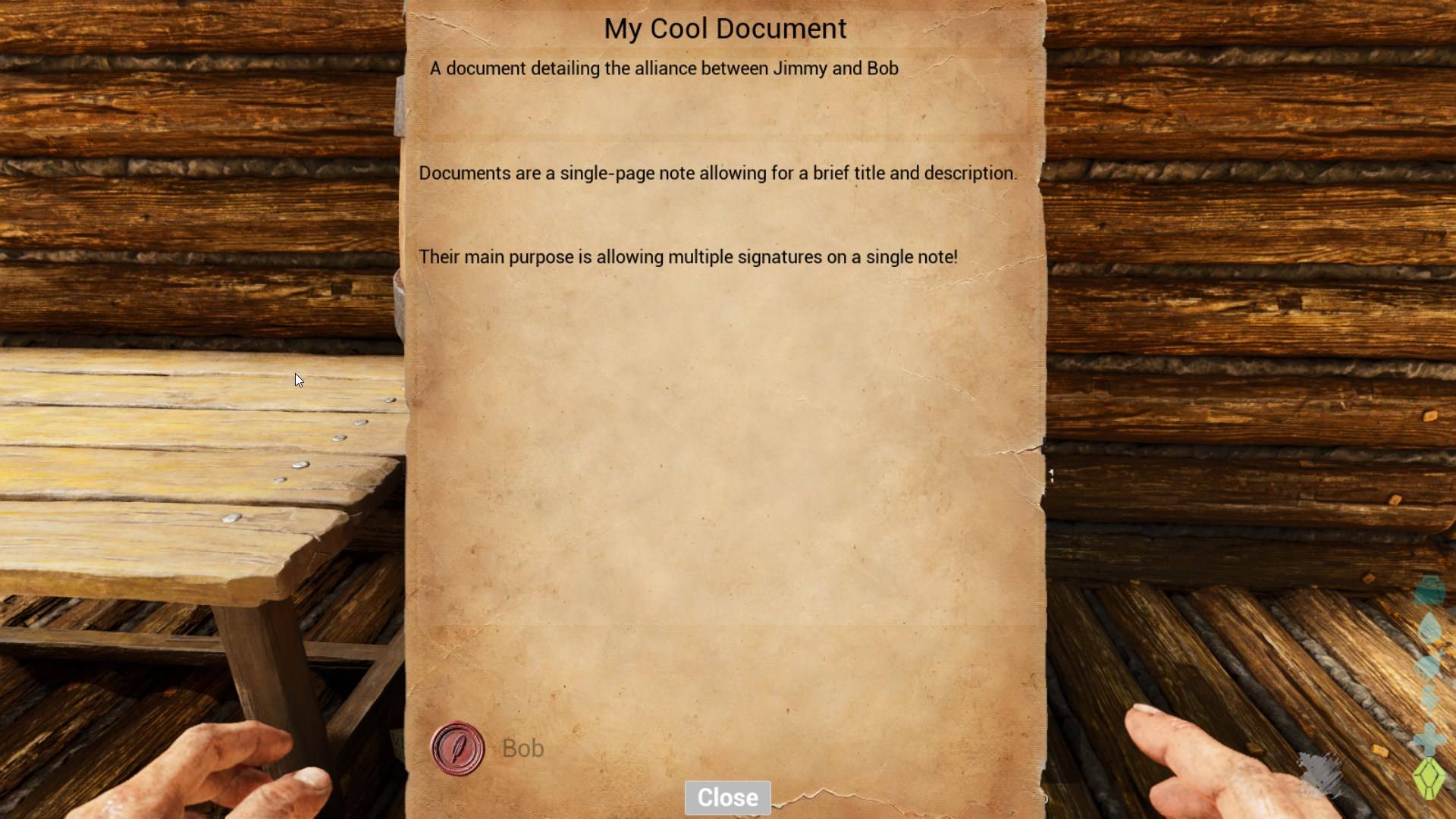Click the alliance subtitle text

[664, 68]
